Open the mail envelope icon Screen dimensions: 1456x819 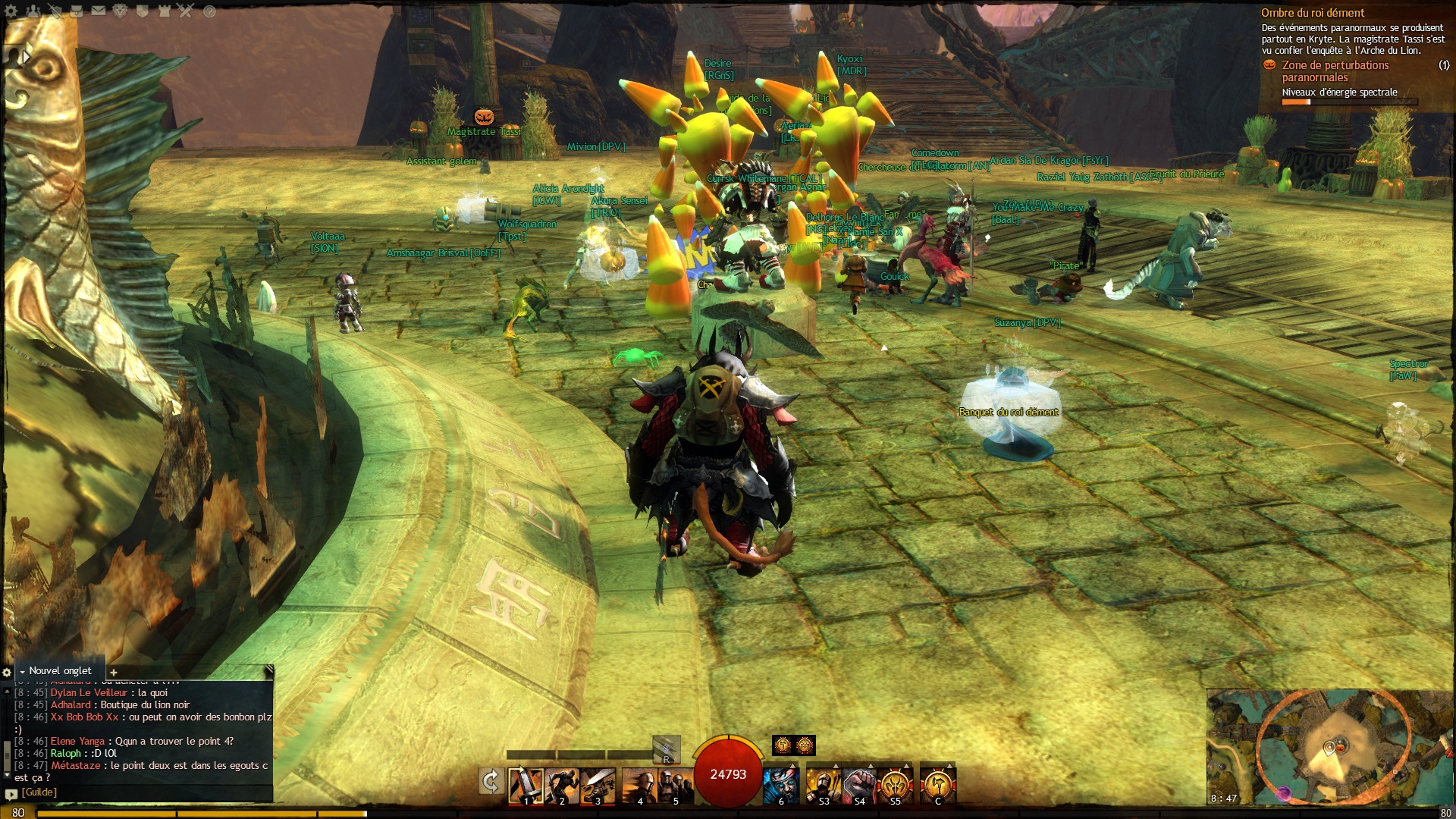(x=99, y=11)
